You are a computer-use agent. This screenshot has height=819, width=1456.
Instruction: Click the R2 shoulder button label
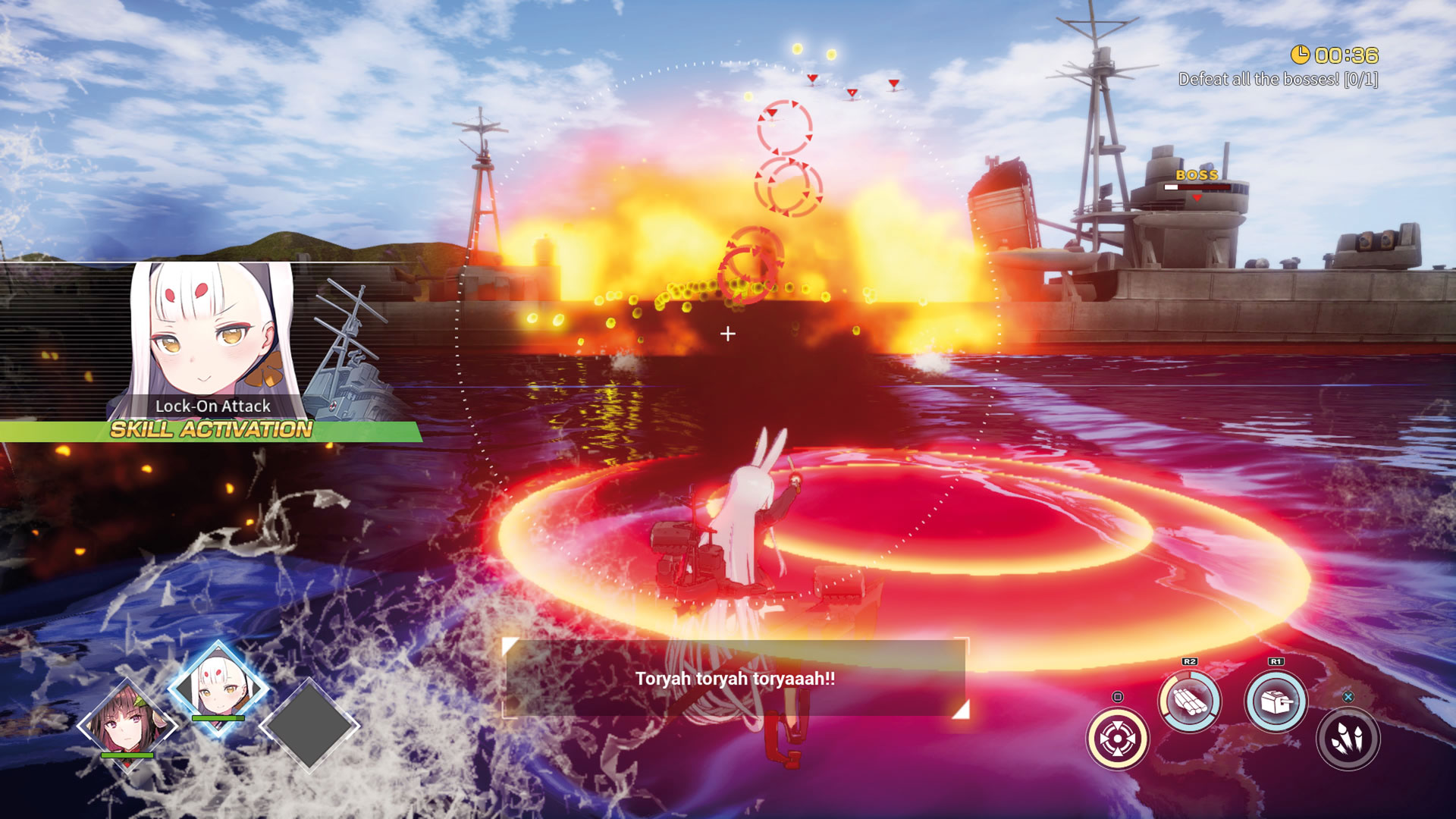tap(1191, 662)
